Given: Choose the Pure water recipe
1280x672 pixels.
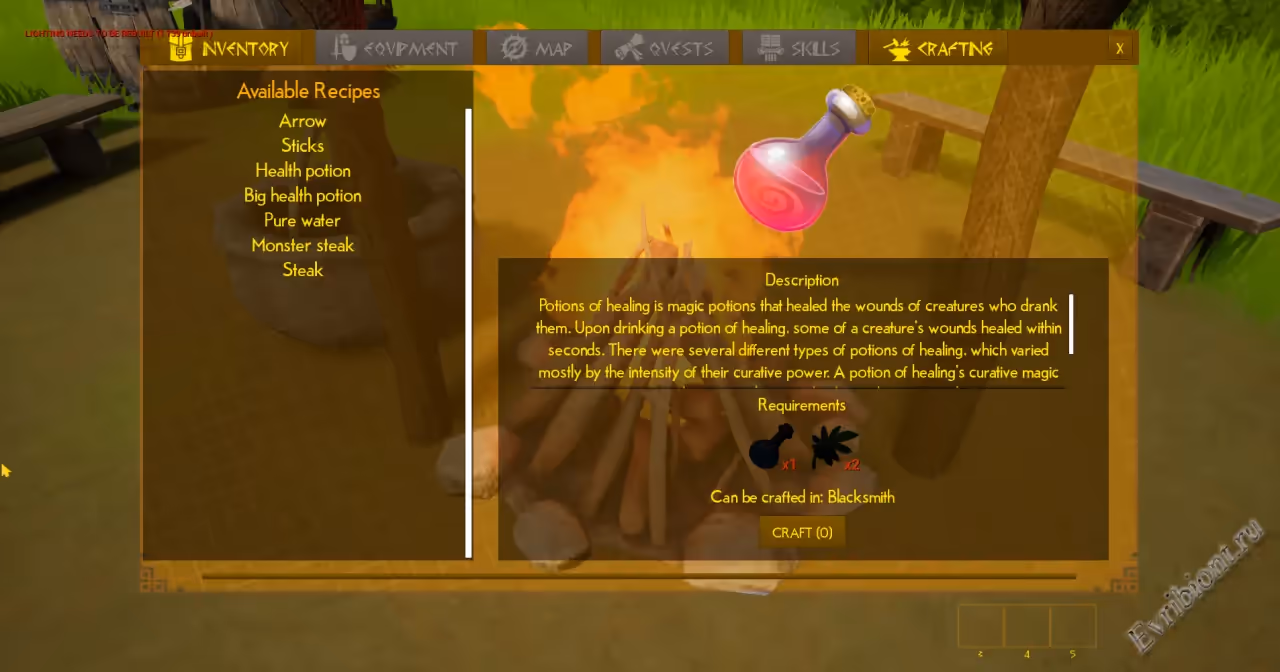Looking at the screenshot, I should coord(303,221).
